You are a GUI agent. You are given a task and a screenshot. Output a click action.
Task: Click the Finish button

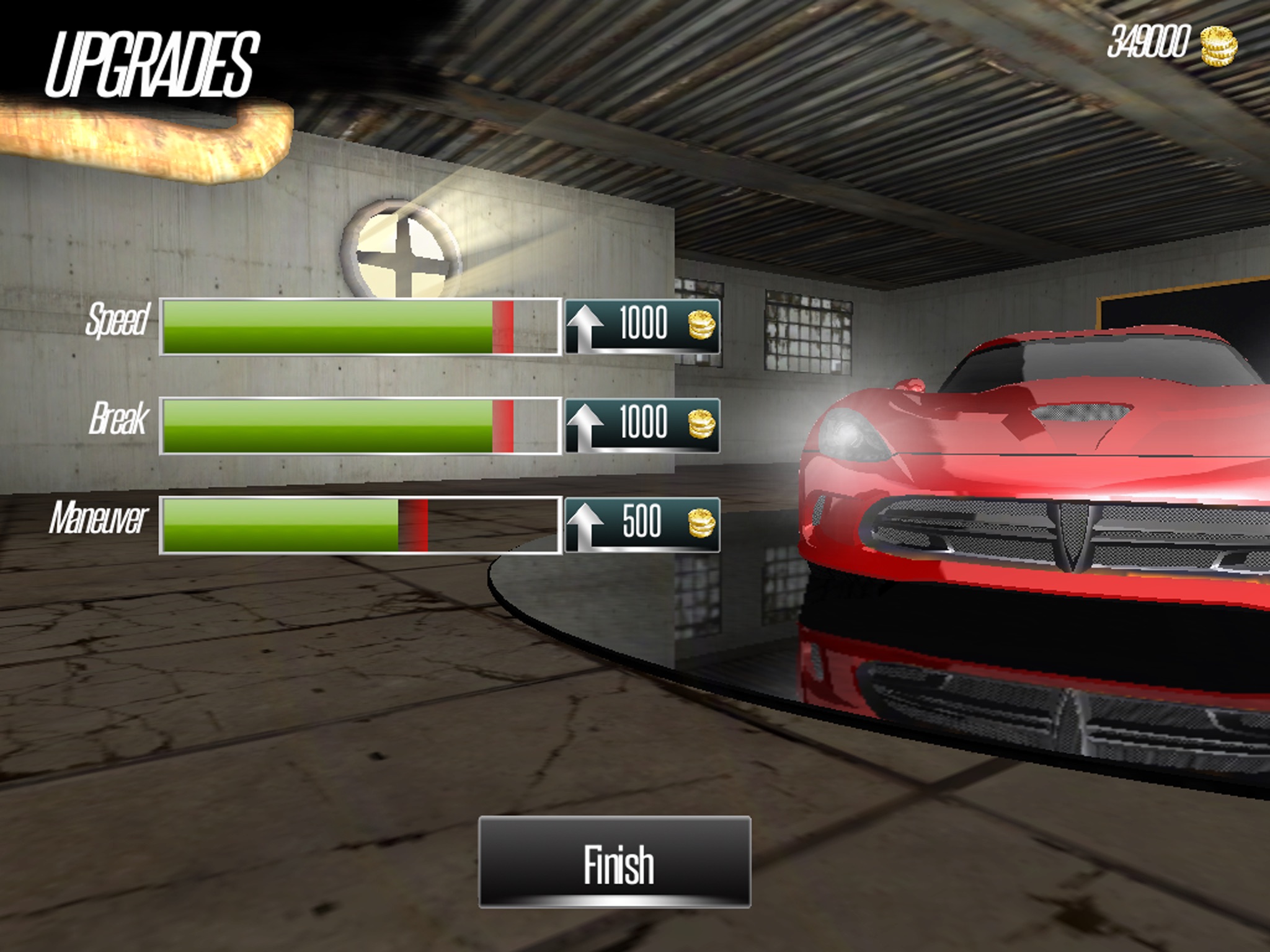point(615,862)
